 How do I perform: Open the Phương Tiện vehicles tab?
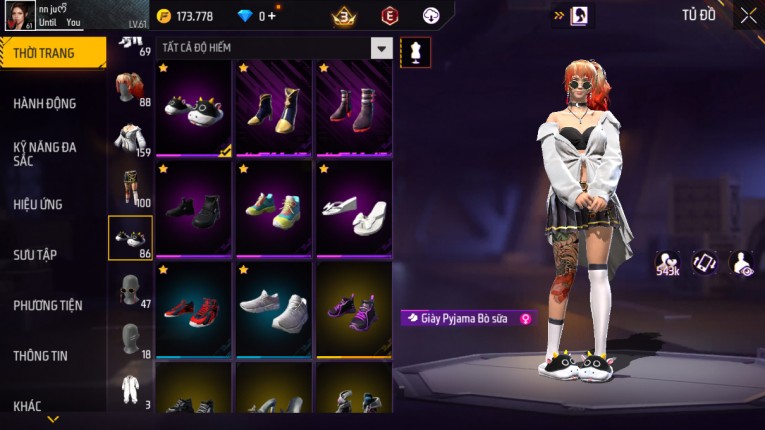48,305
